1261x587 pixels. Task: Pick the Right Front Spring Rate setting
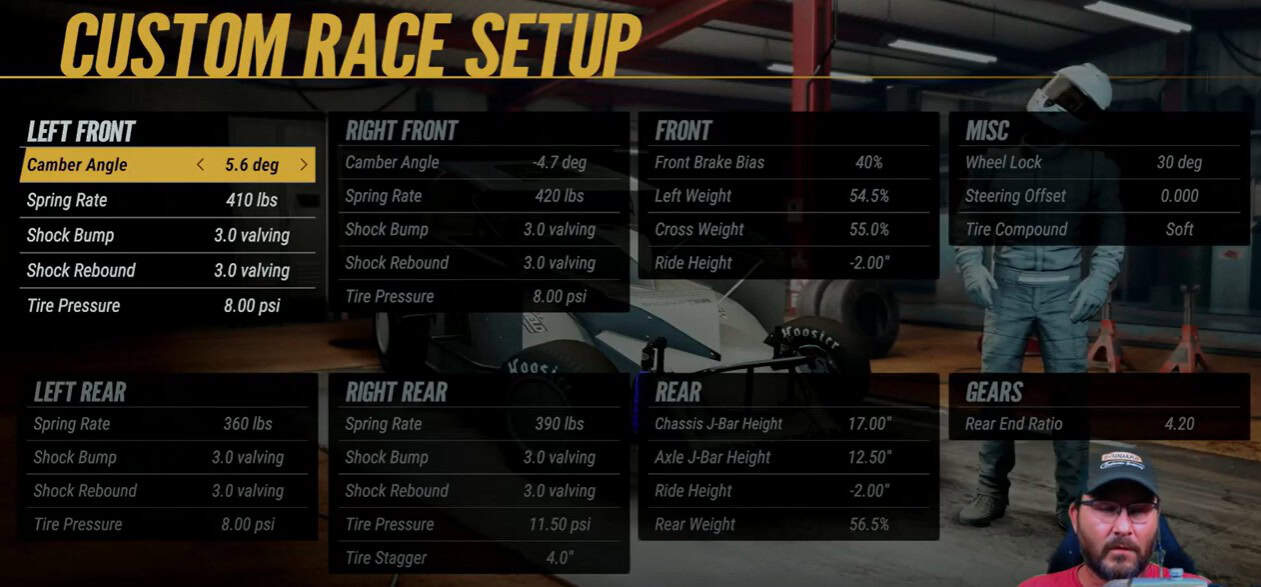pyautogui.click(x=478, y=196)
